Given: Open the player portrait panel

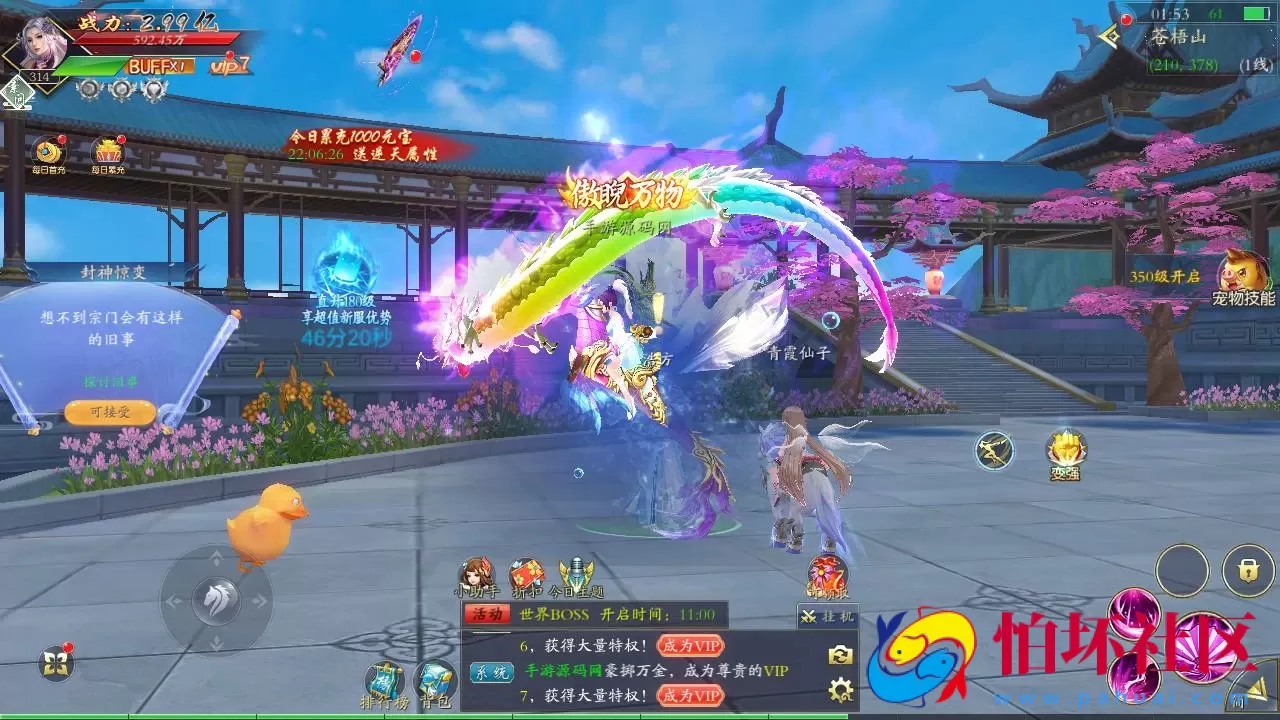Looking at the screenshot, I should pyautogui.click(x=44, y=44).
